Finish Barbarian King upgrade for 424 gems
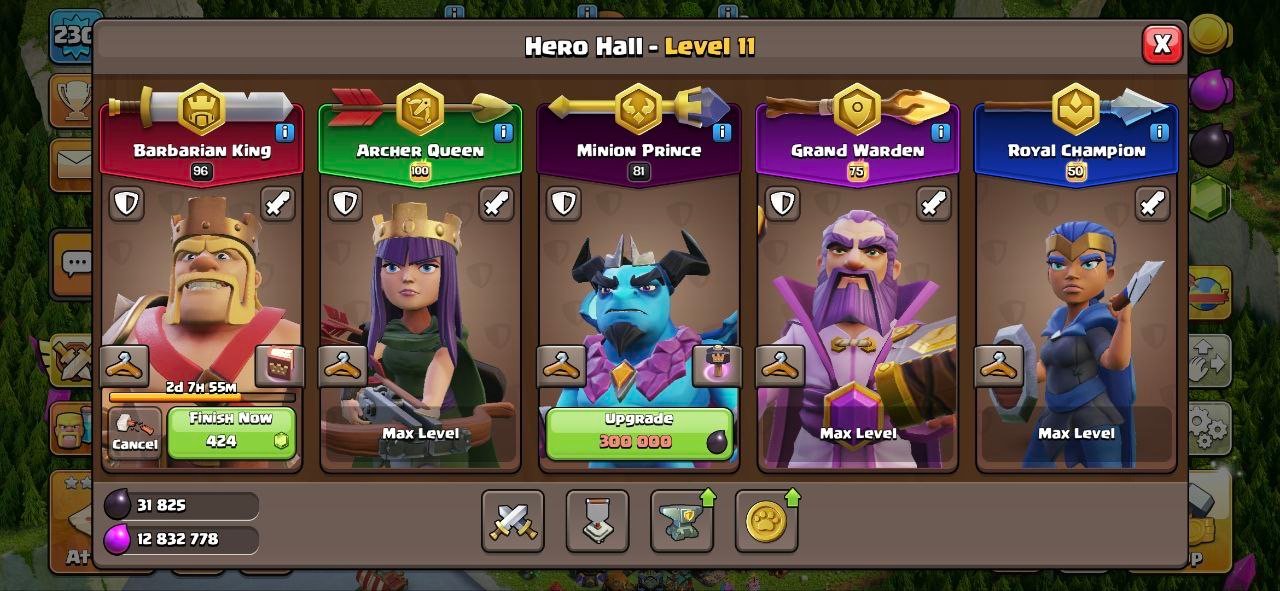The image size is (1280, 591). point(231,432)
